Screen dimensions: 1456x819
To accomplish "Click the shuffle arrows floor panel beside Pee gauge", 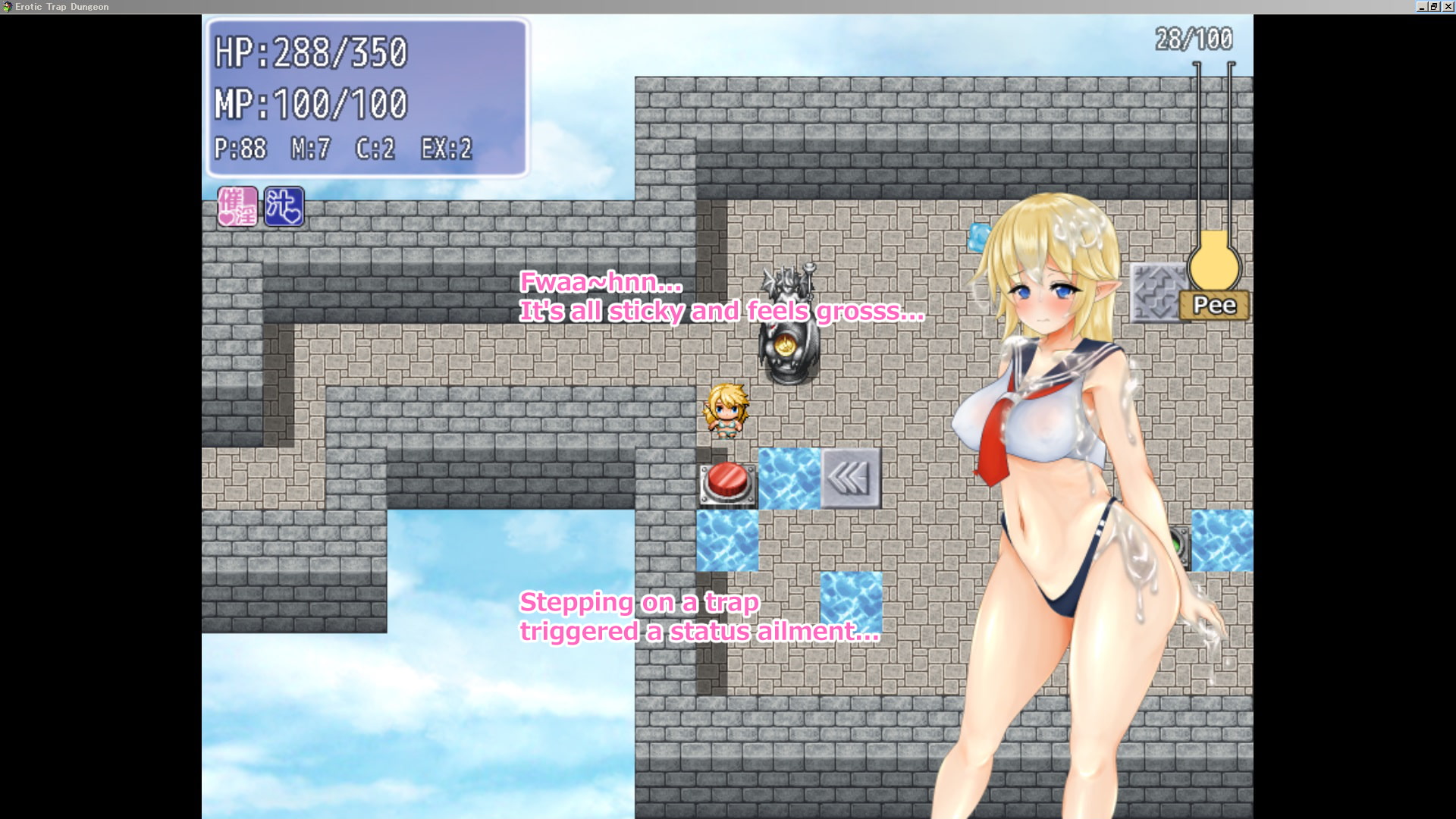I will (1159, 290).
